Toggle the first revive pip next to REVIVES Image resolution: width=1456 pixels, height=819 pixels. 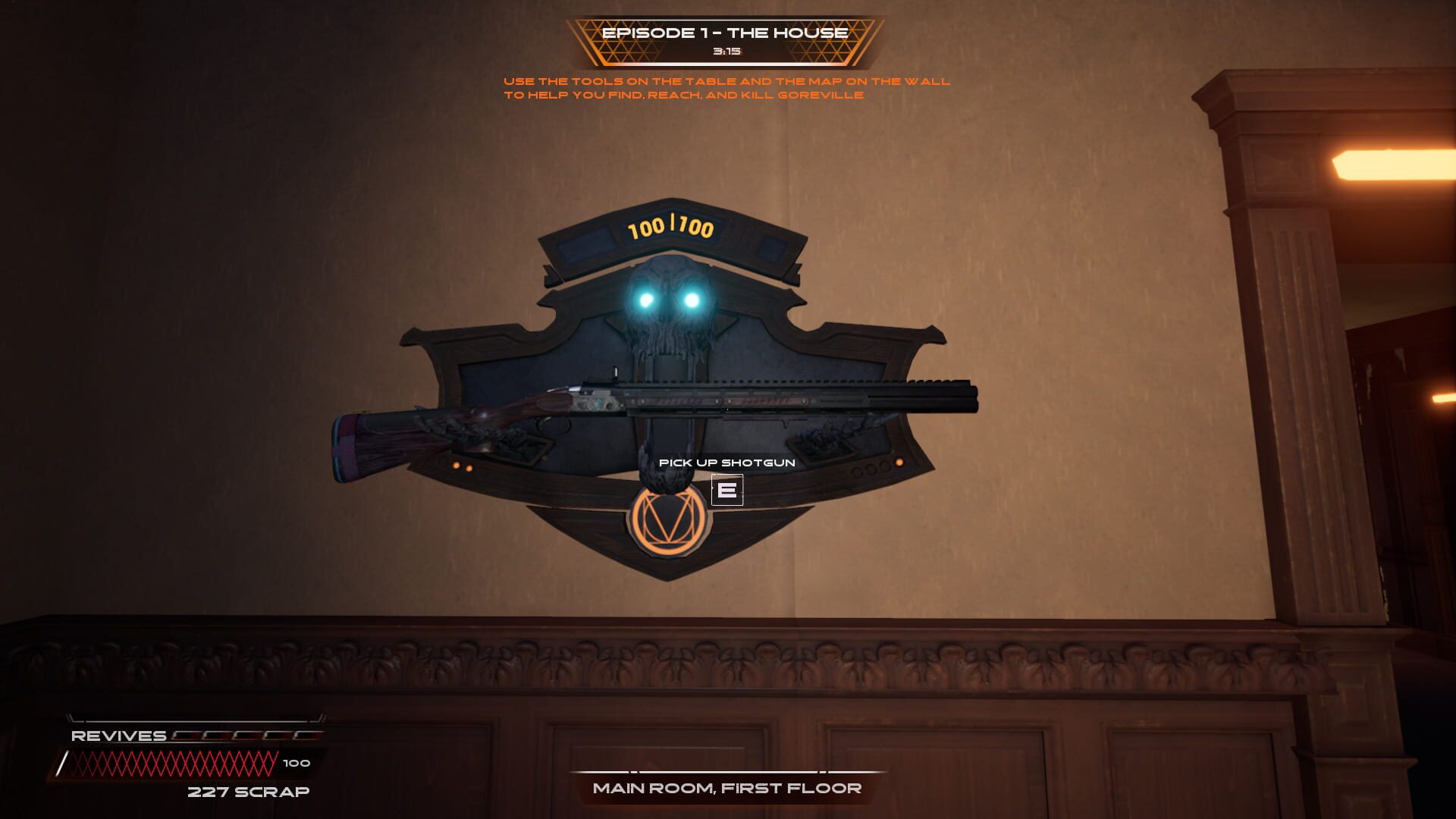187,736
